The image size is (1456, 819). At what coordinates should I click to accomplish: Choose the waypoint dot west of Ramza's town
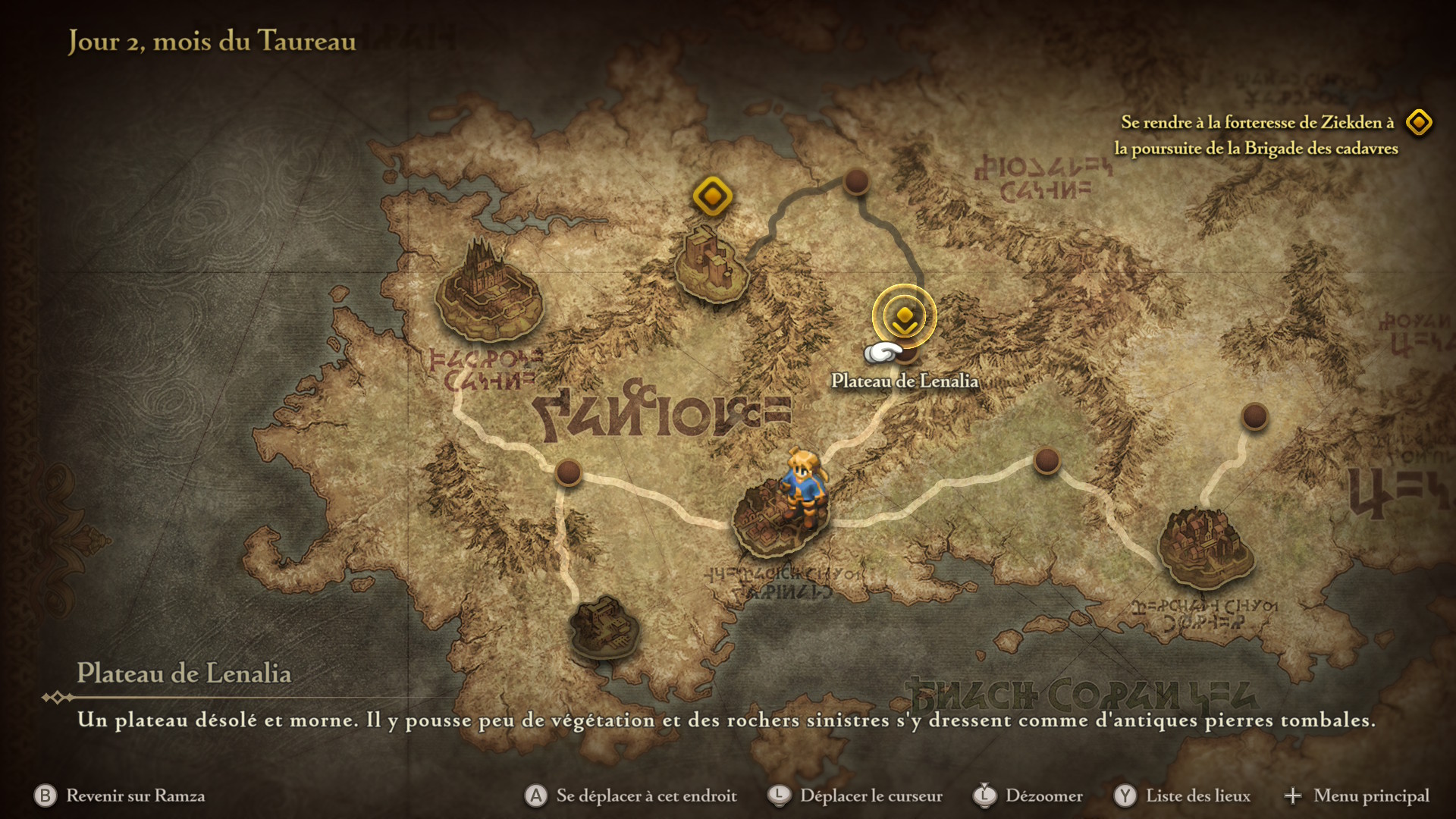click(x=568, y=472)
